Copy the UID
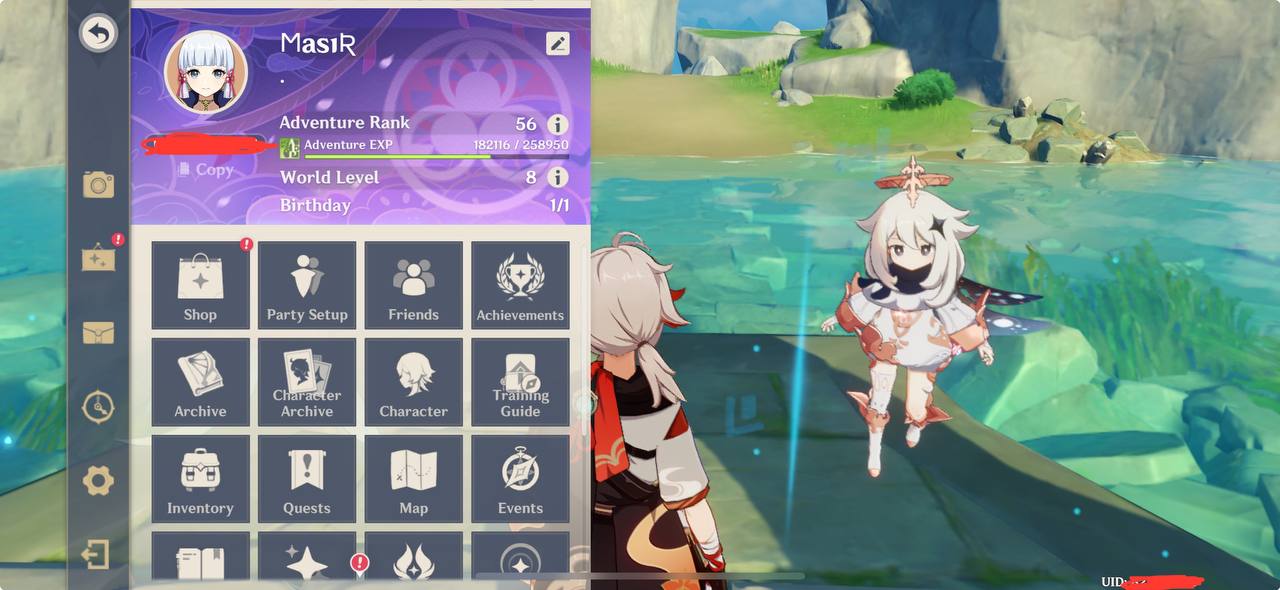Viewport: 1280px width, 590px height. tap(206, 170)
